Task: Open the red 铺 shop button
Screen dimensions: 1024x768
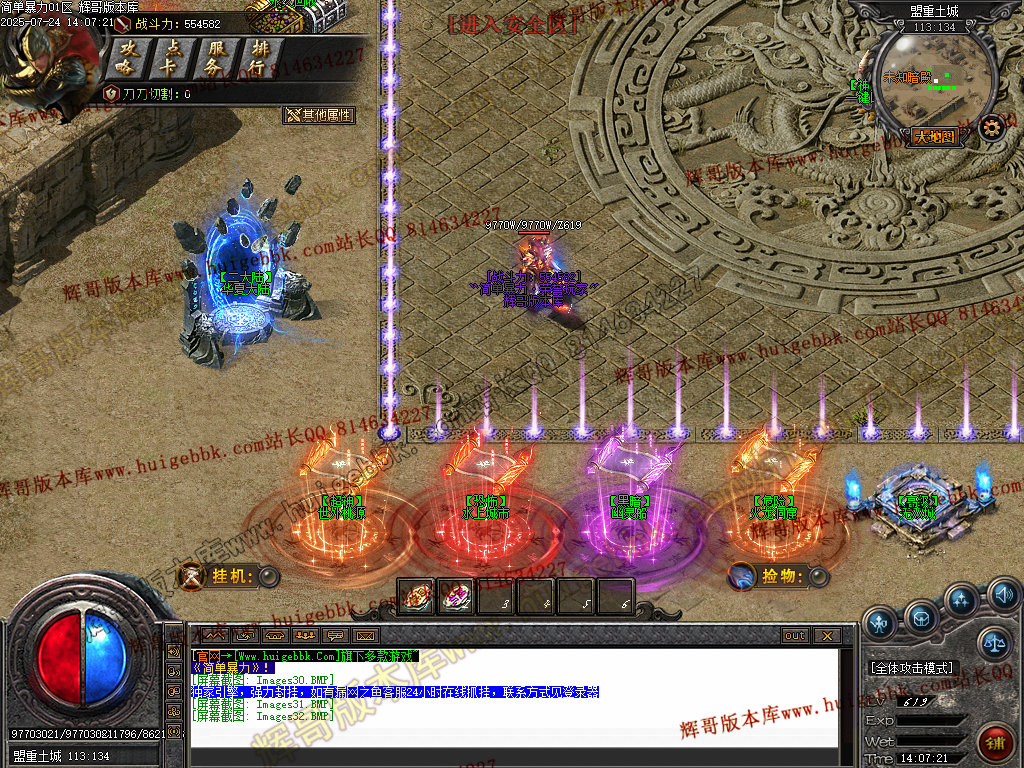Action: point(995,744)
